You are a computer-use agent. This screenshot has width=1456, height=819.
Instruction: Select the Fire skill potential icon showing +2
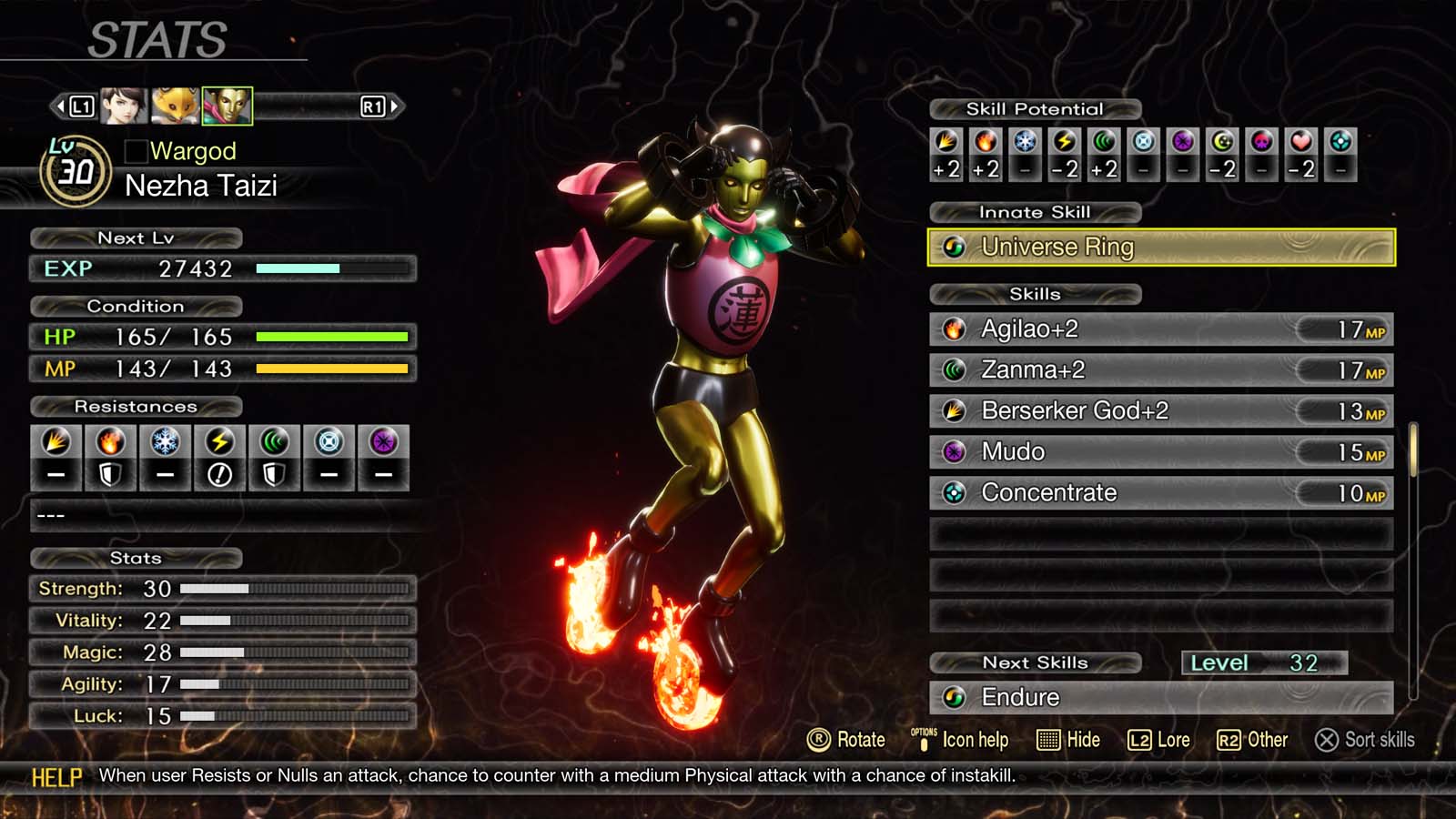tap(985, 143)
